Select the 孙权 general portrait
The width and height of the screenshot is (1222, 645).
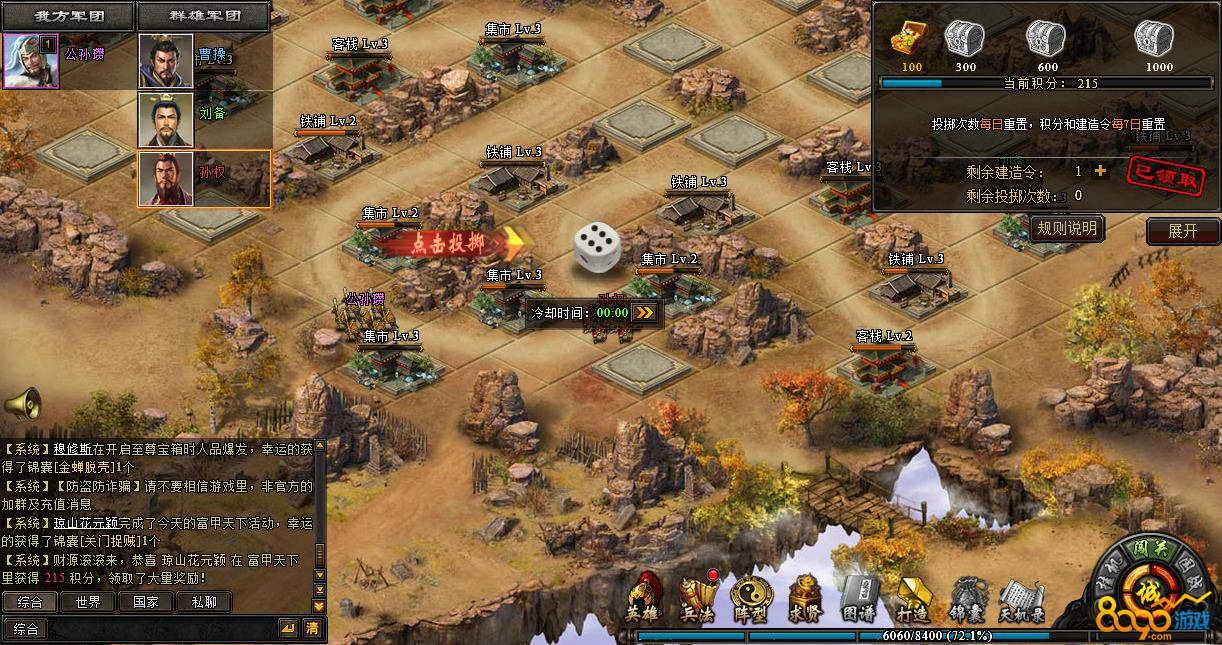(x=166, y=178)
